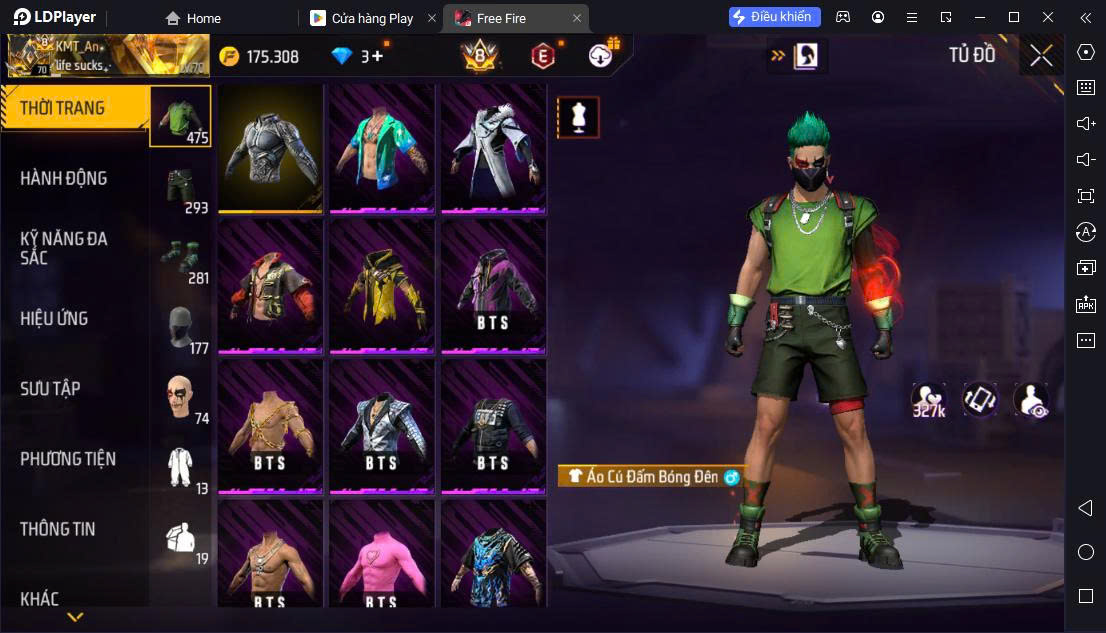This screenshot has height=633, width=1106.
Task: Choose the green top subcategory with 475 items
Action: point(181,116)
